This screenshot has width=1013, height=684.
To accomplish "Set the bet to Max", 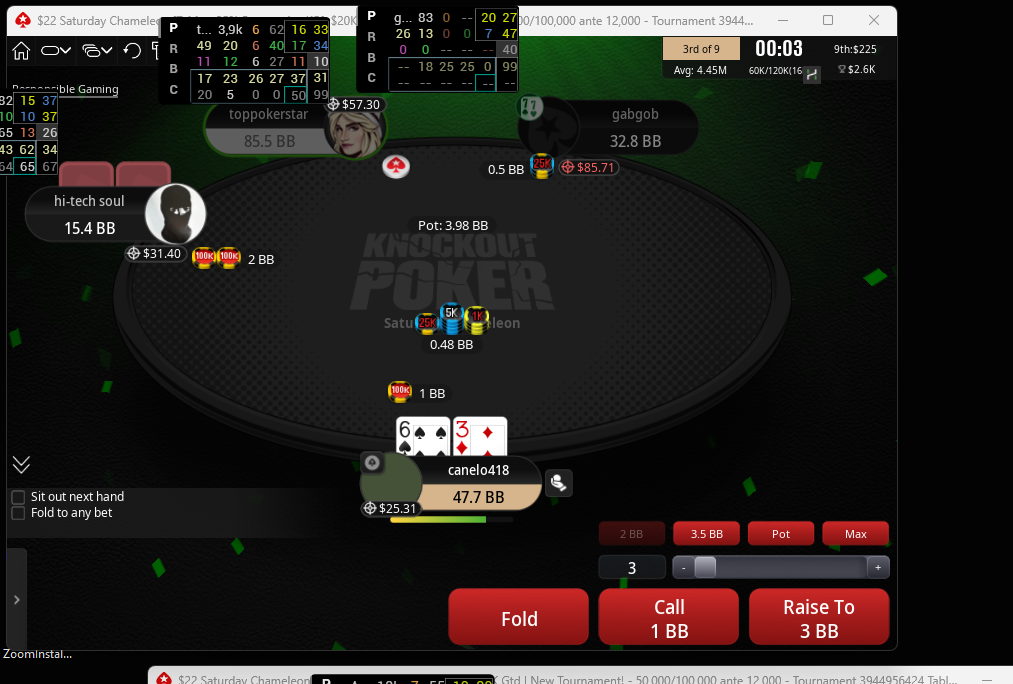I will point(855,534).
